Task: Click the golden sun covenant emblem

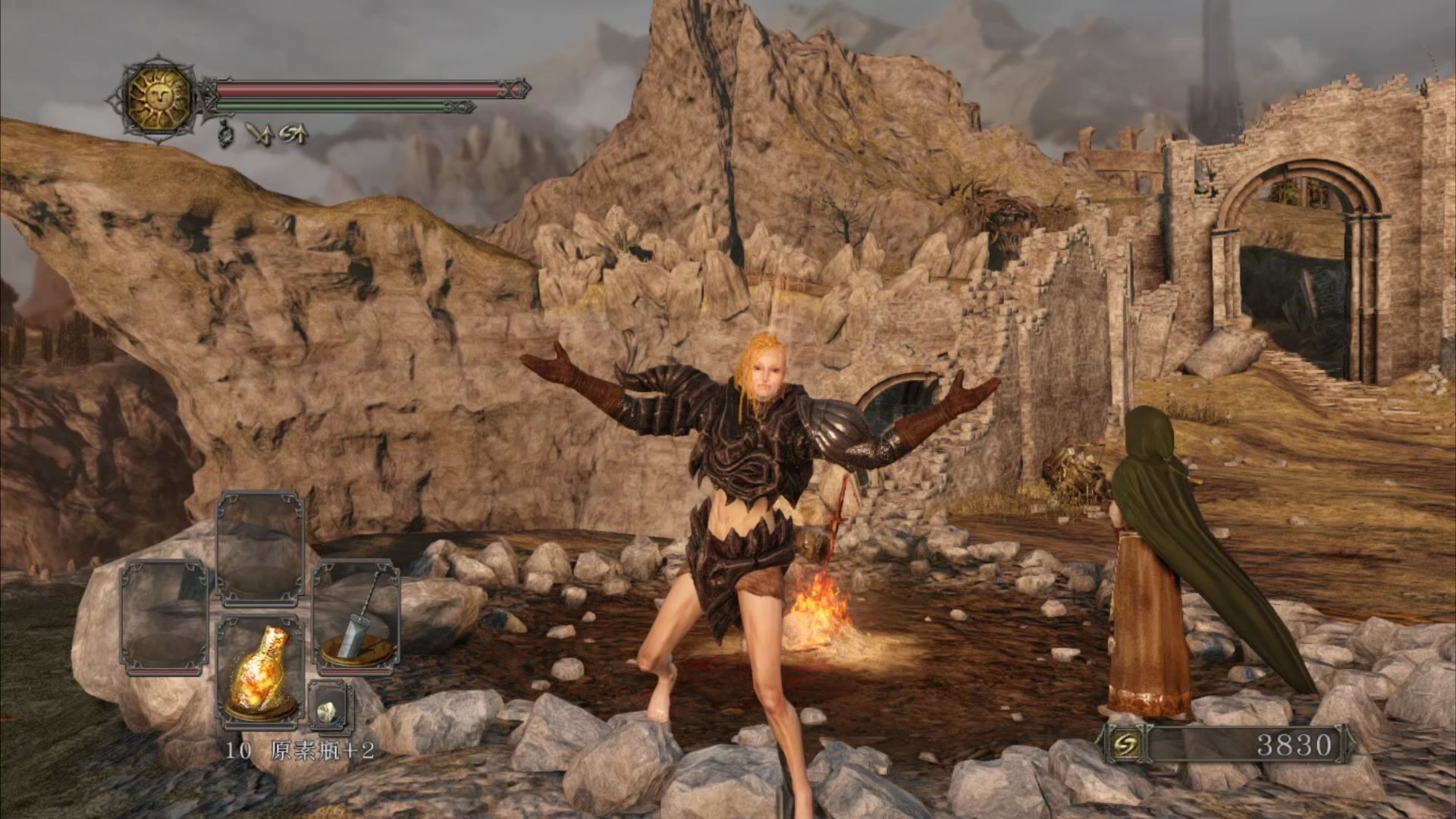Action: coord(158,98)
